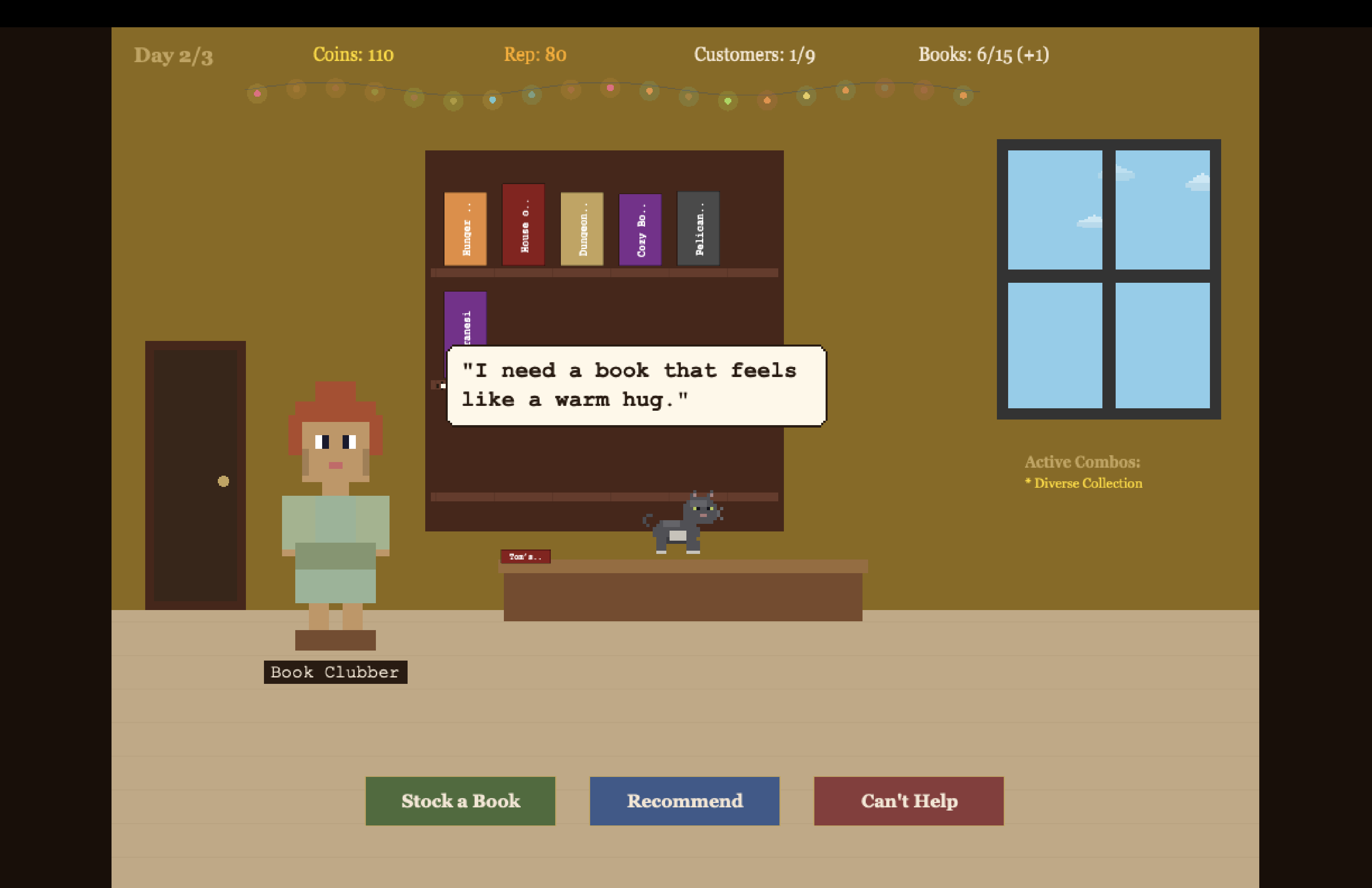
Task: Select the orange Hunger book on the shelf
Action: (465, 229)
